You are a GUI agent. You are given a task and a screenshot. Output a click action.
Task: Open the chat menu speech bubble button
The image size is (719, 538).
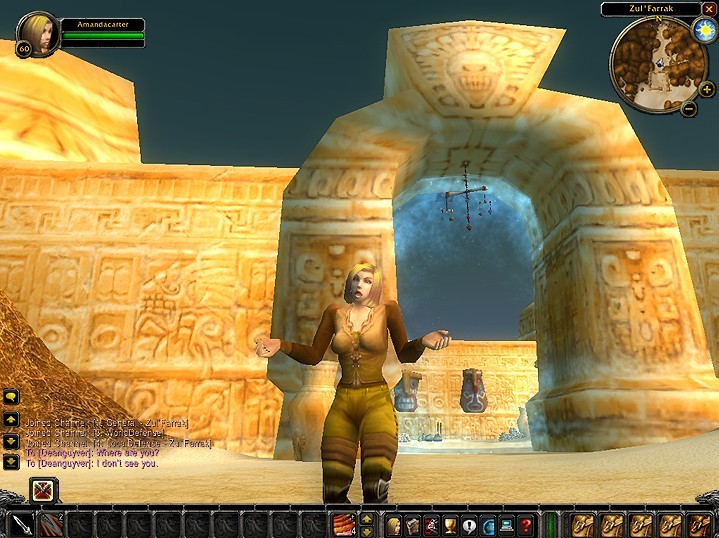pyautogui.click(x=11, y=398)
